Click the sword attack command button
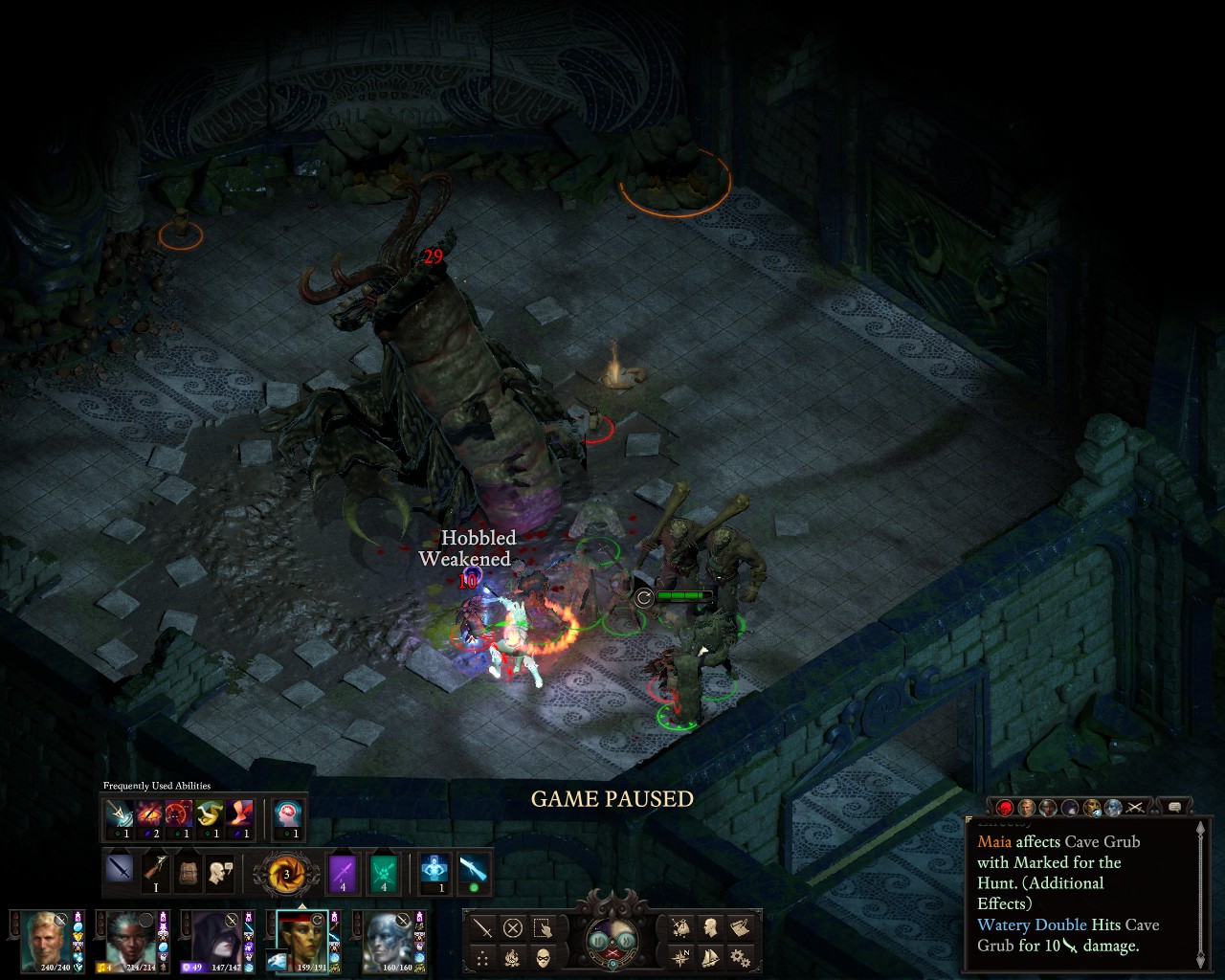Viewport: 1225px width, 980px height. (483, 927)
